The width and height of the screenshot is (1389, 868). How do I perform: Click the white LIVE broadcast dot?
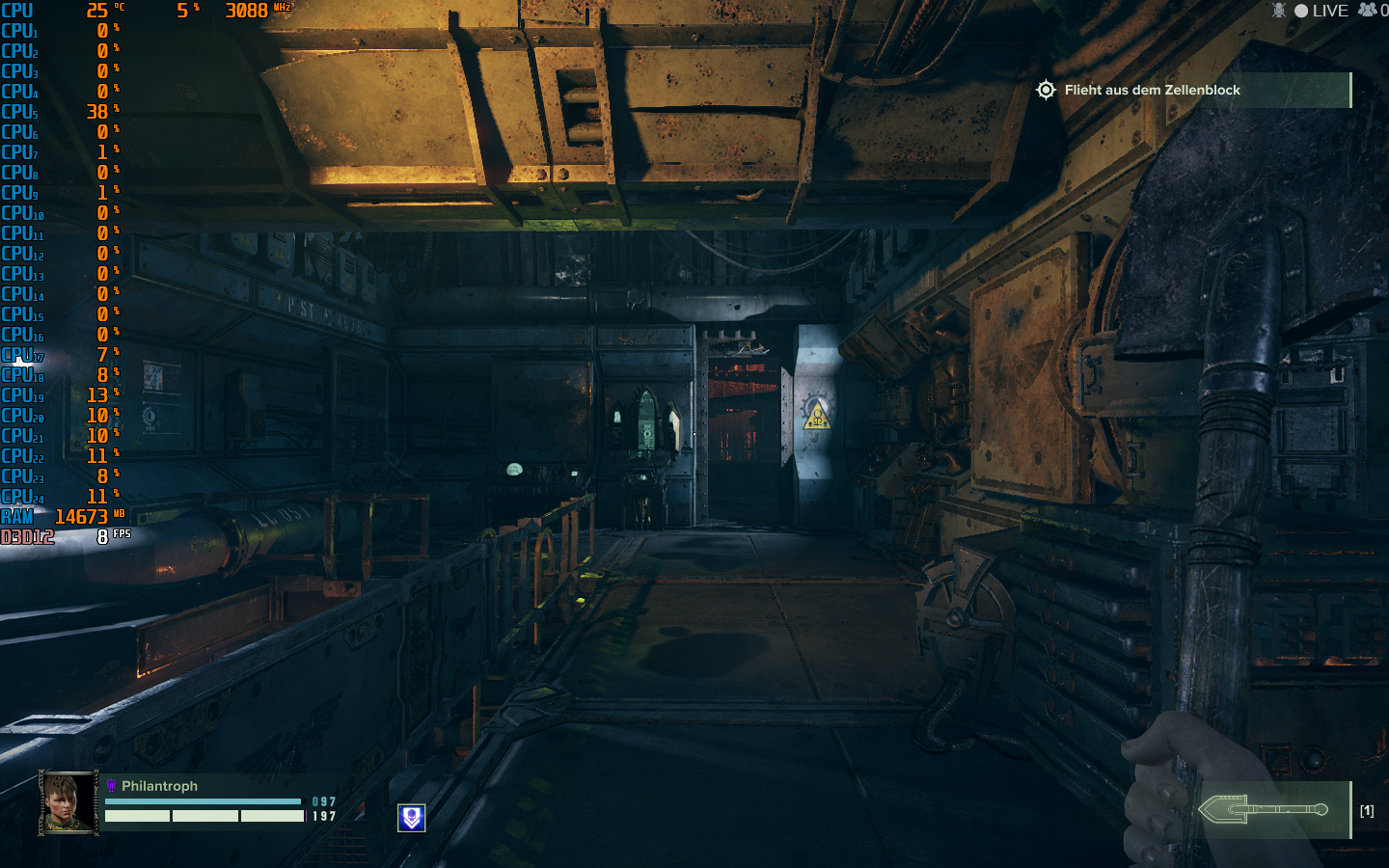pos(1304,11)
